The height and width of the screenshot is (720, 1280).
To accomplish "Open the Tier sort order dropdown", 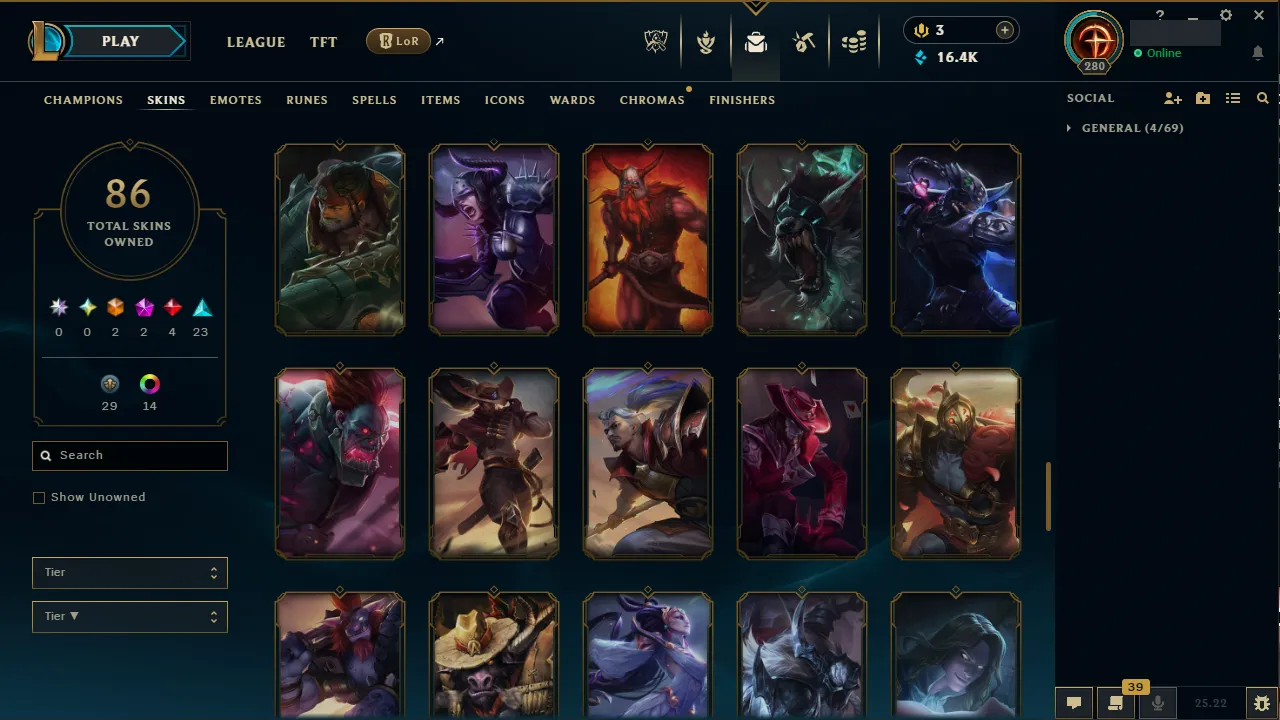I will pos(129,616).
